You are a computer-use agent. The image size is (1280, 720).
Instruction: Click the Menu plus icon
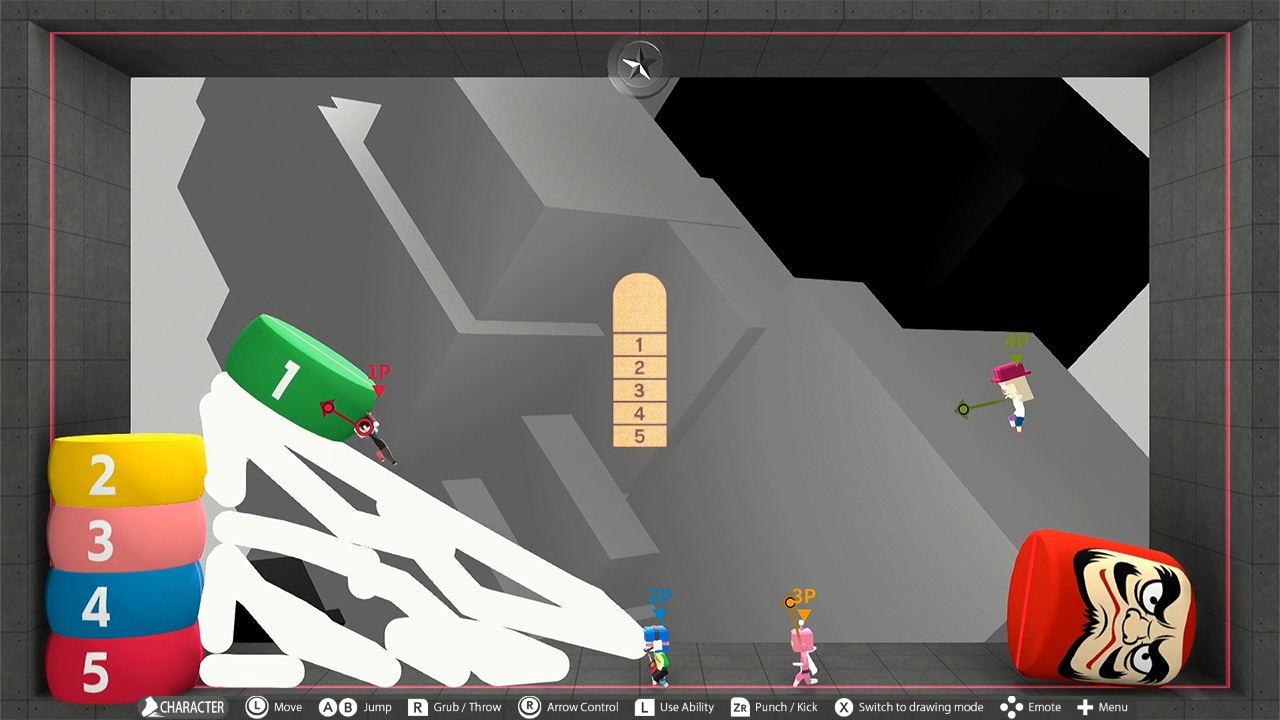[1083, 707]
